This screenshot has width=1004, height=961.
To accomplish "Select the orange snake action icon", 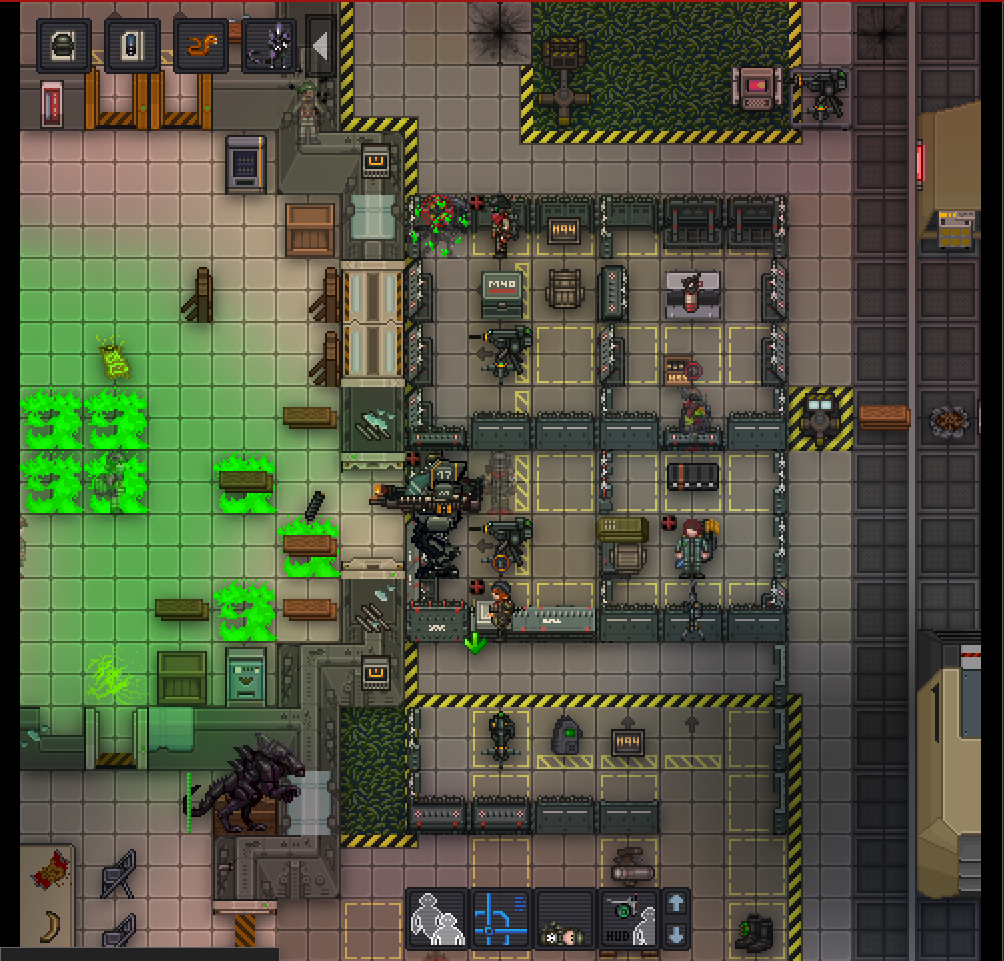I will (200, 46).
